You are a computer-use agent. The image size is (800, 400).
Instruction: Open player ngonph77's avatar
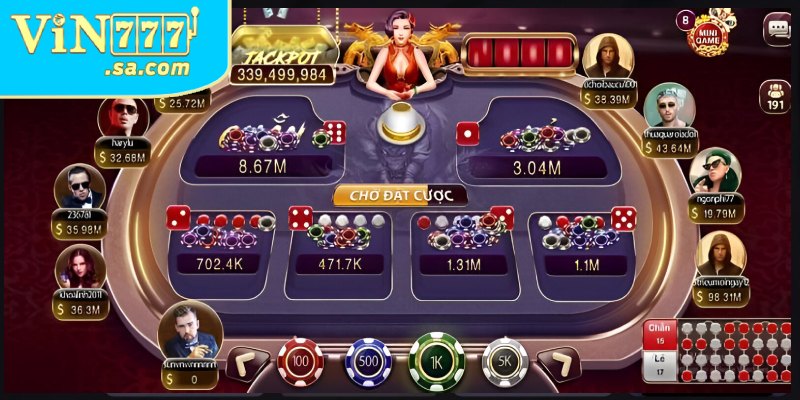(715, 171)
